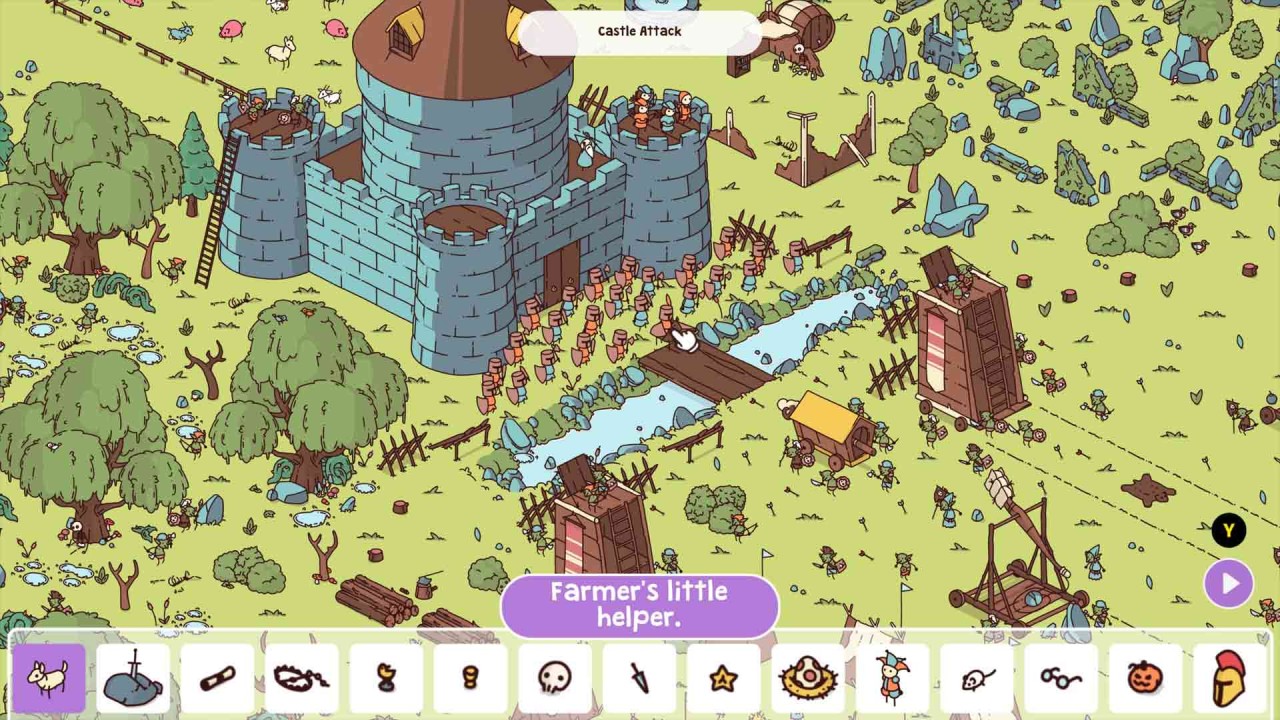
Task: Click the purple play arrow button
Action: 1229,583
